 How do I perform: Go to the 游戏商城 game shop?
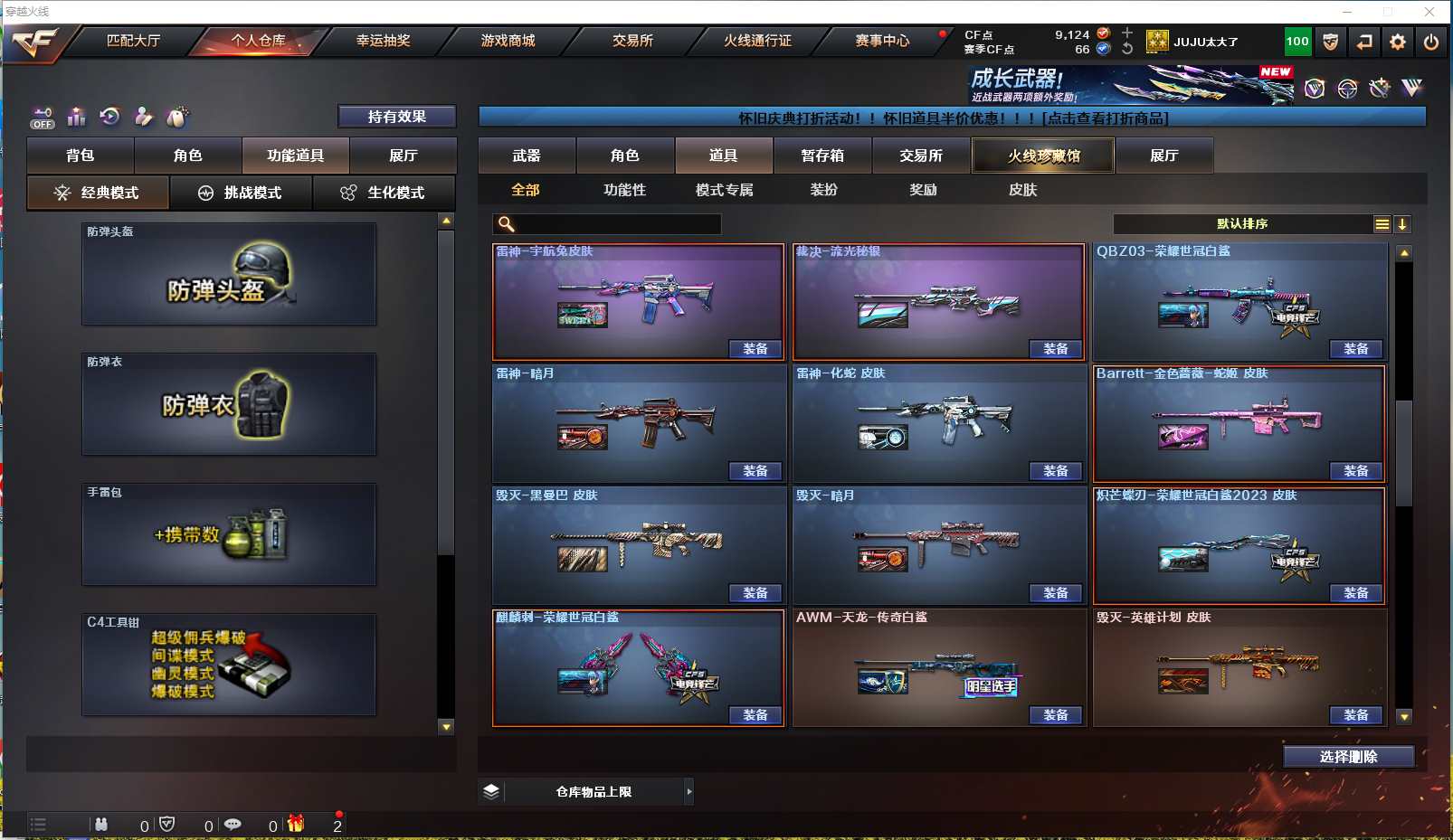[508, 41]
